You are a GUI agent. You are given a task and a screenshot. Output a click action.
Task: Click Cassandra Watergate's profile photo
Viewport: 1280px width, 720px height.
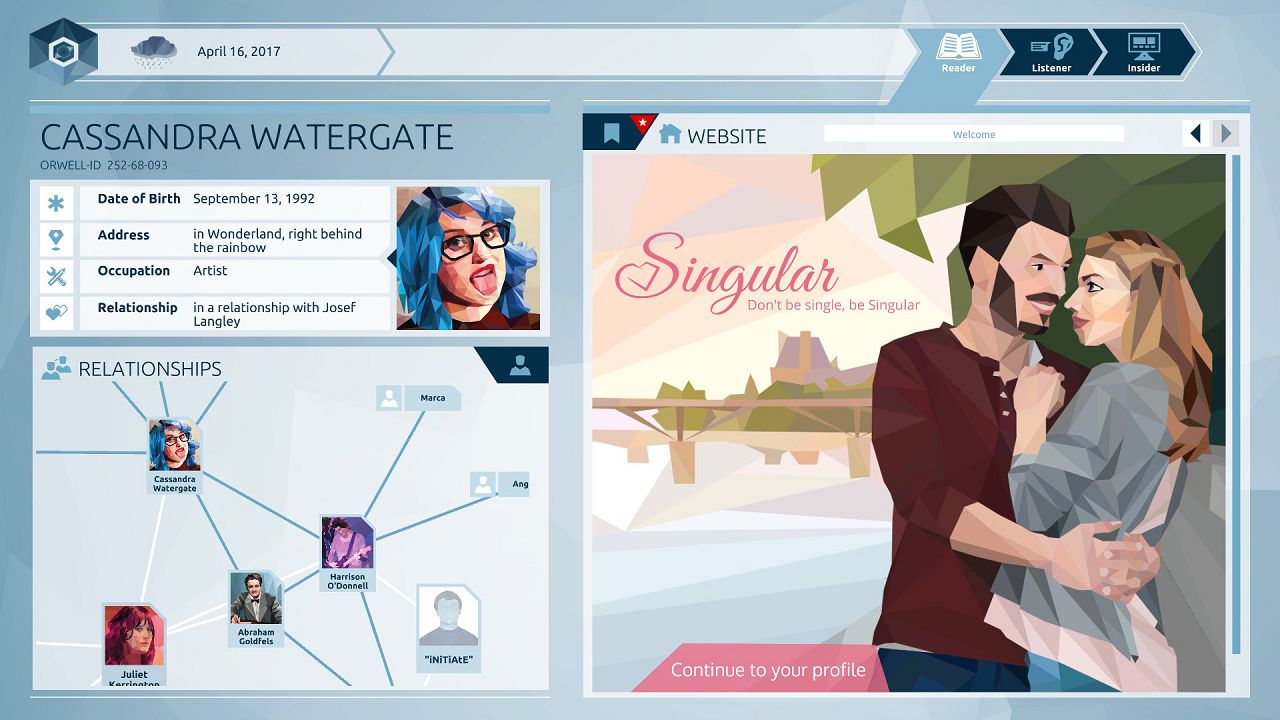point(469,257)
